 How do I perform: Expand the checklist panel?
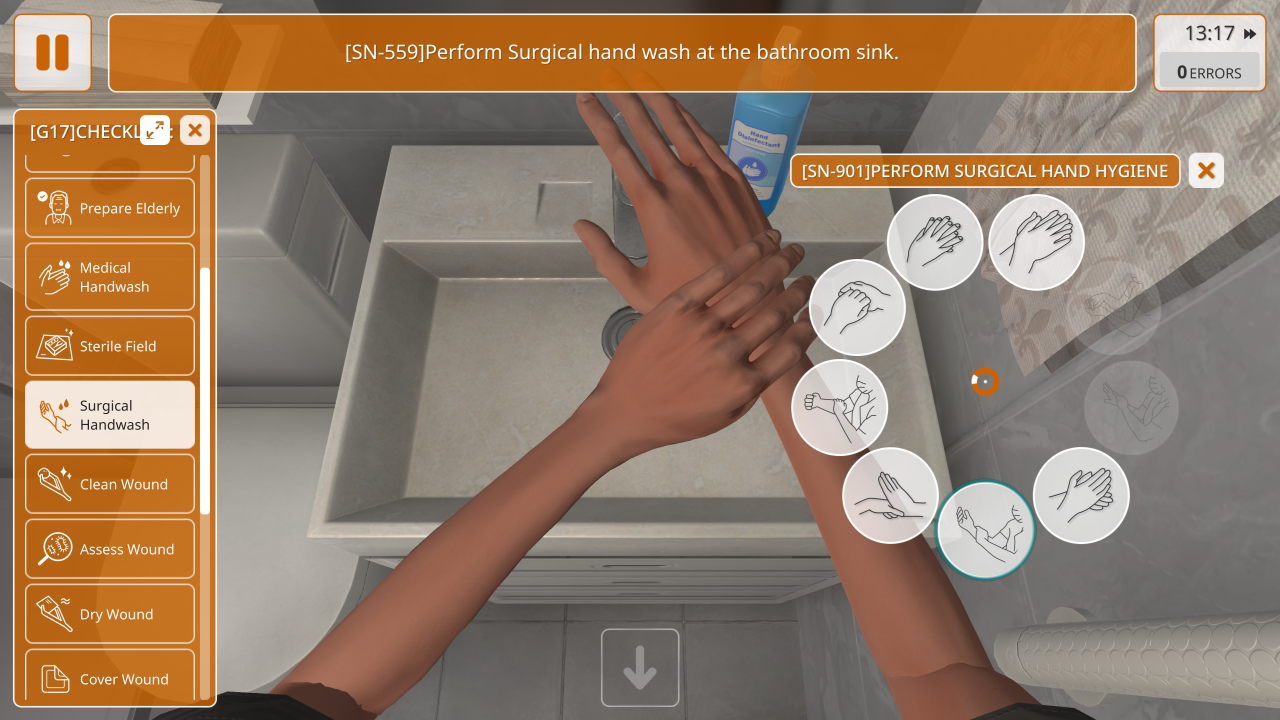click(155, 129)
